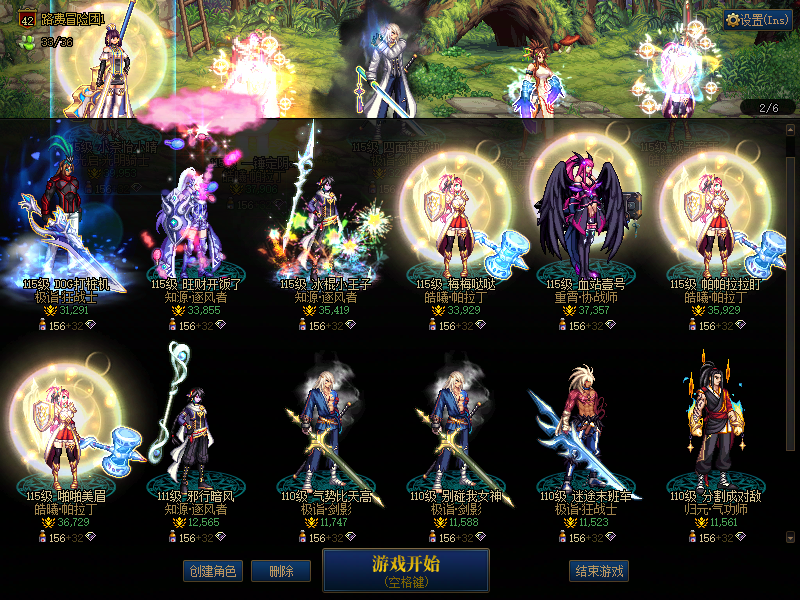Open the 创建角色 create character button
Screen dimensions: 800x600
click(212, 571)
